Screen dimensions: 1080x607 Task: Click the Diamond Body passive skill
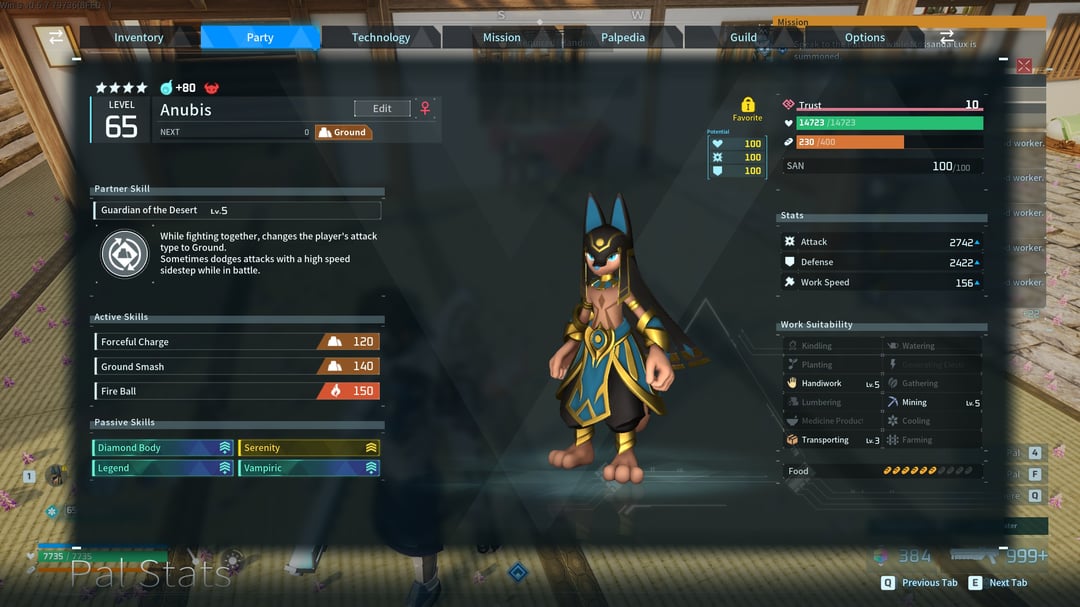pyautogui.click(x=163, y=448)
